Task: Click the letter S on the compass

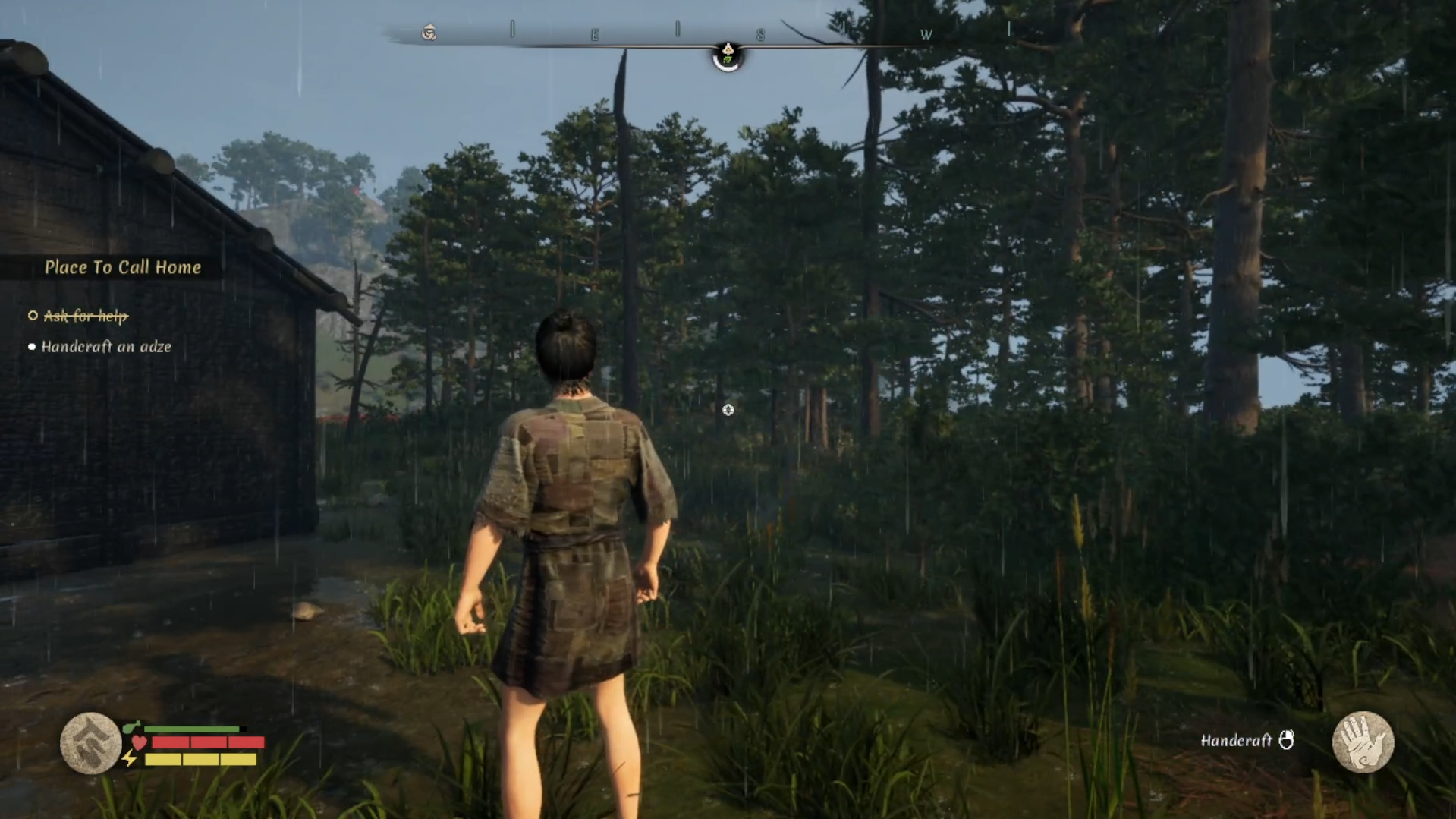Action: (x=761, y=33)
